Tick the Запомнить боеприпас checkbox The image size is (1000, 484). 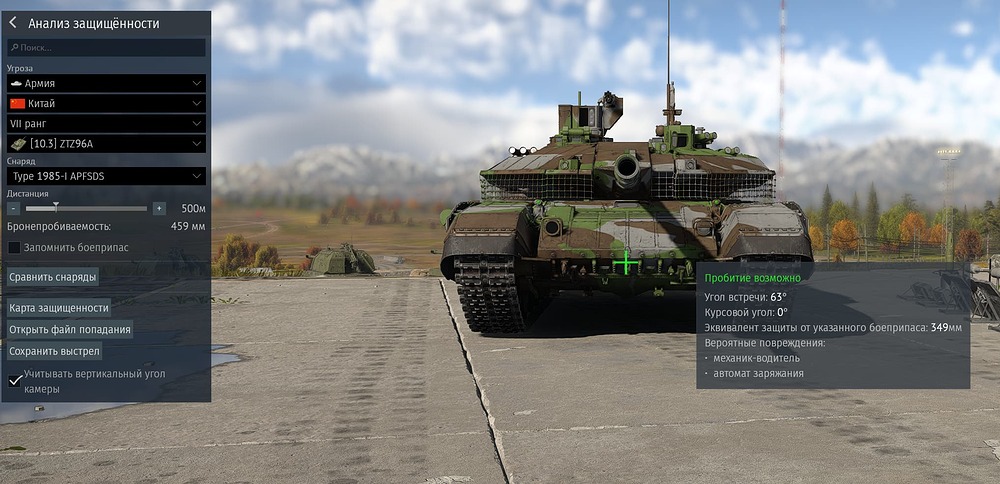(14, 247)
